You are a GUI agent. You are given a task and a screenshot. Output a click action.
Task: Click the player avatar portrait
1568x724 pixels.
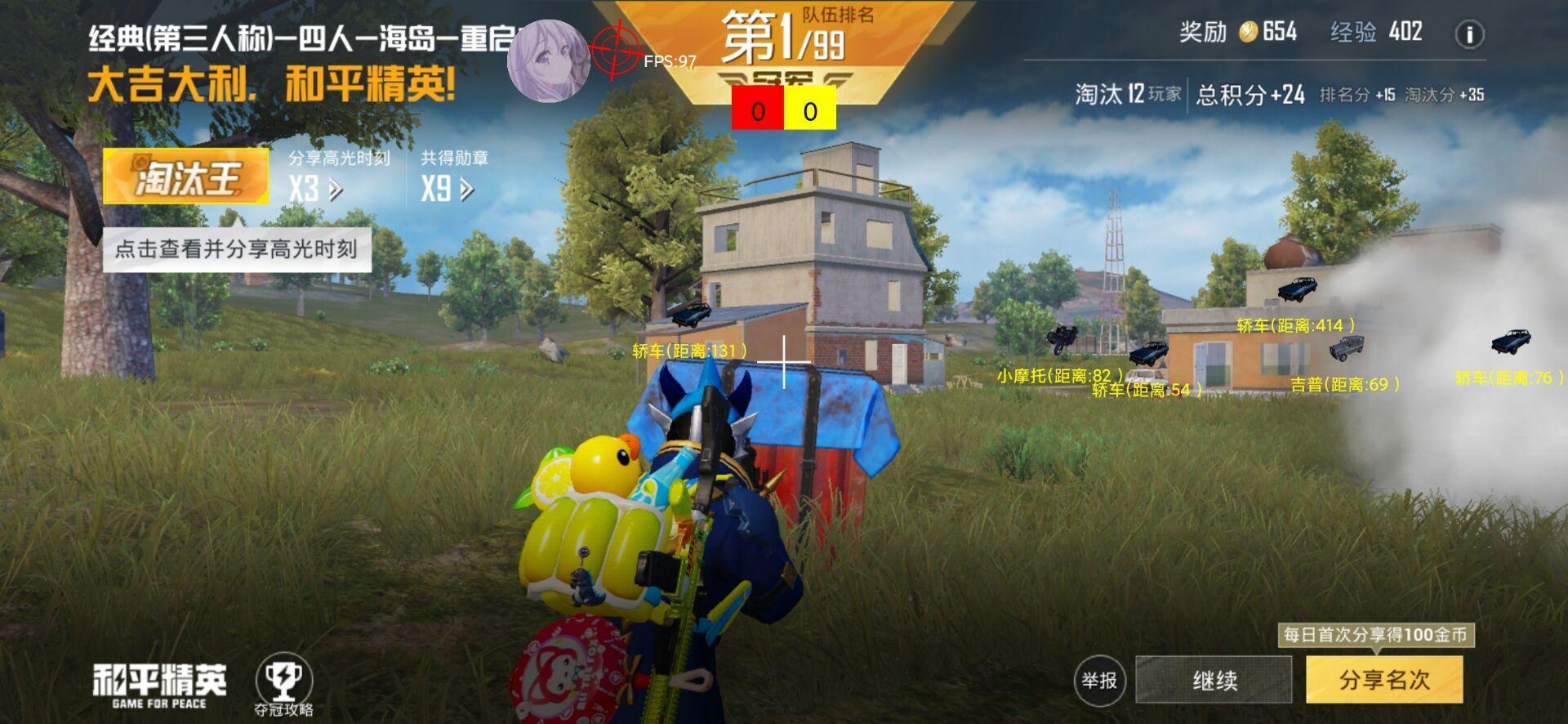tap(549, 61)
